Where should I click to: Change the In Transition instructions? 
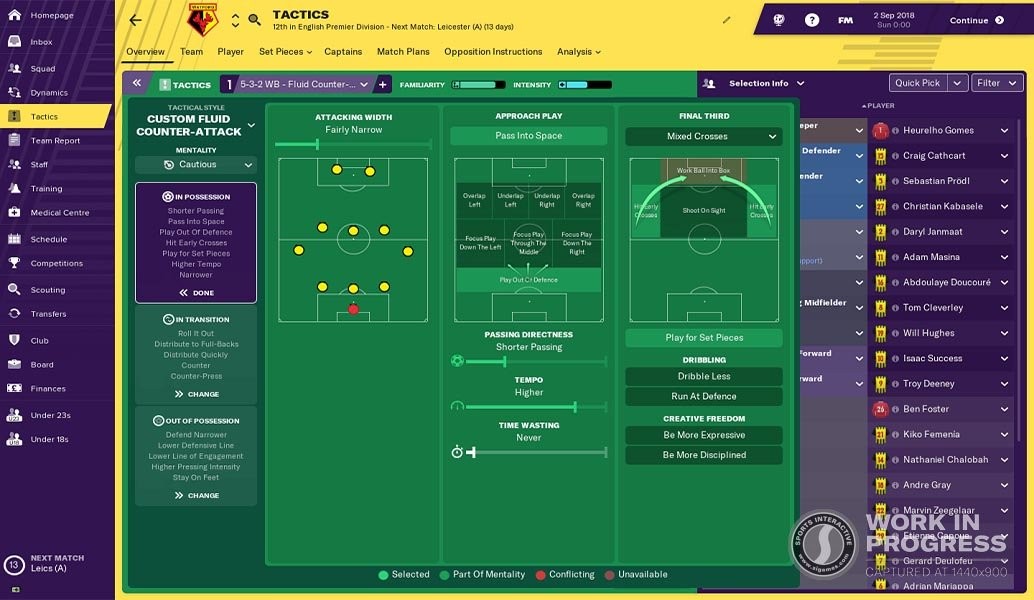(x=196, y=394)
